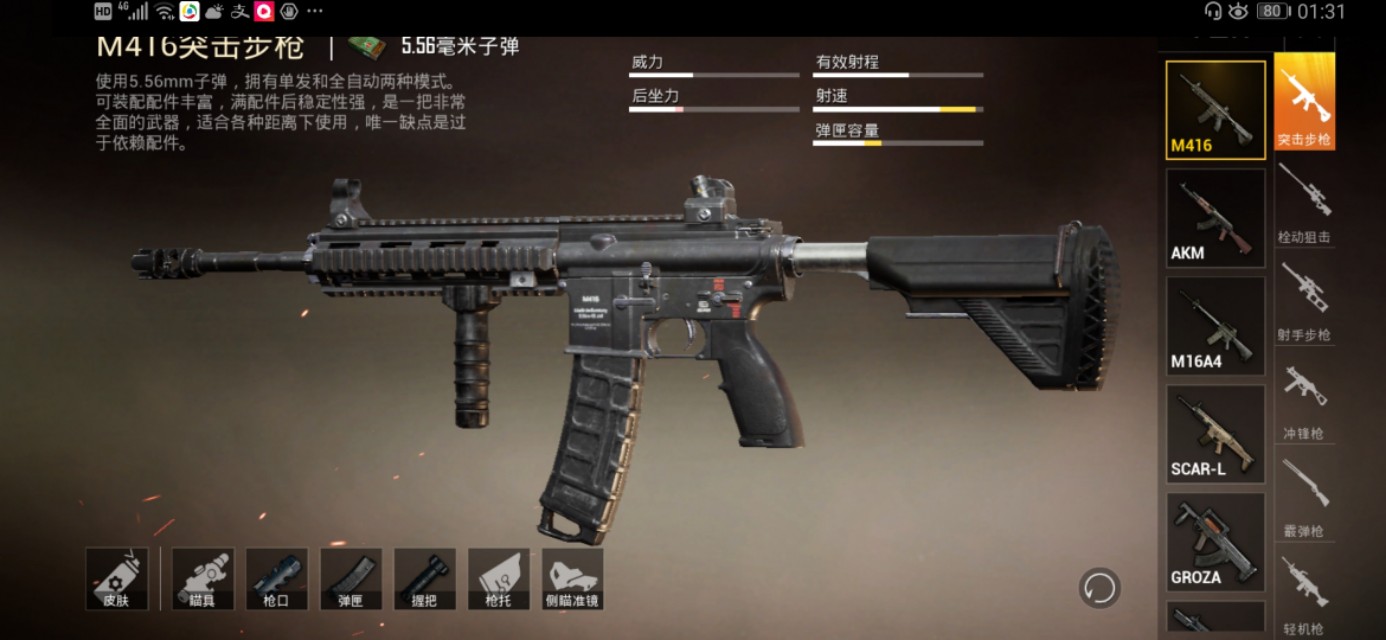Open the 射手步枪 marksman rifle category
The image size is (1386, 640).
1304,300
